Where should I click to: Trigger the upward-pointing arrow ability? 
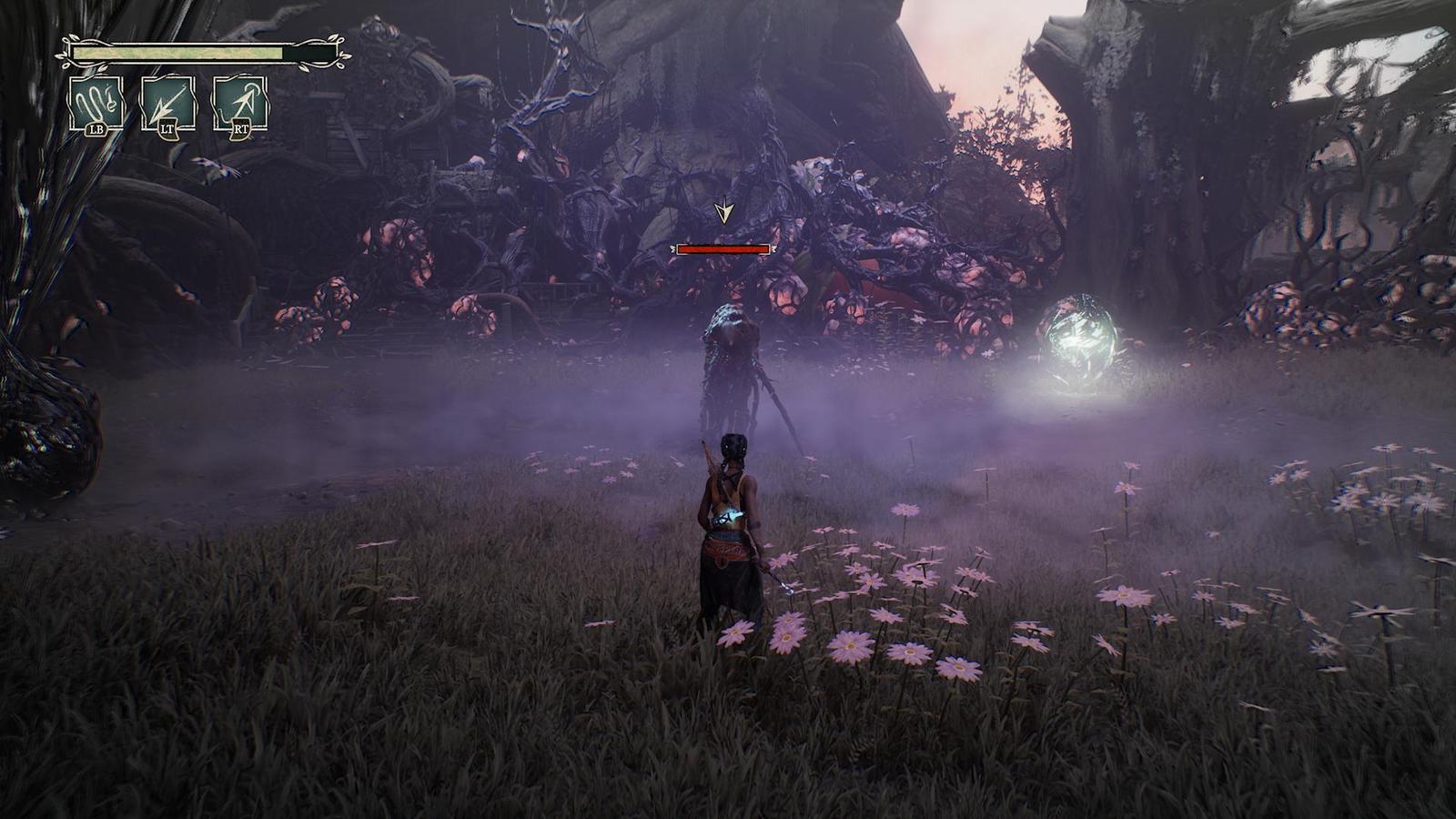tap(240, 103)
